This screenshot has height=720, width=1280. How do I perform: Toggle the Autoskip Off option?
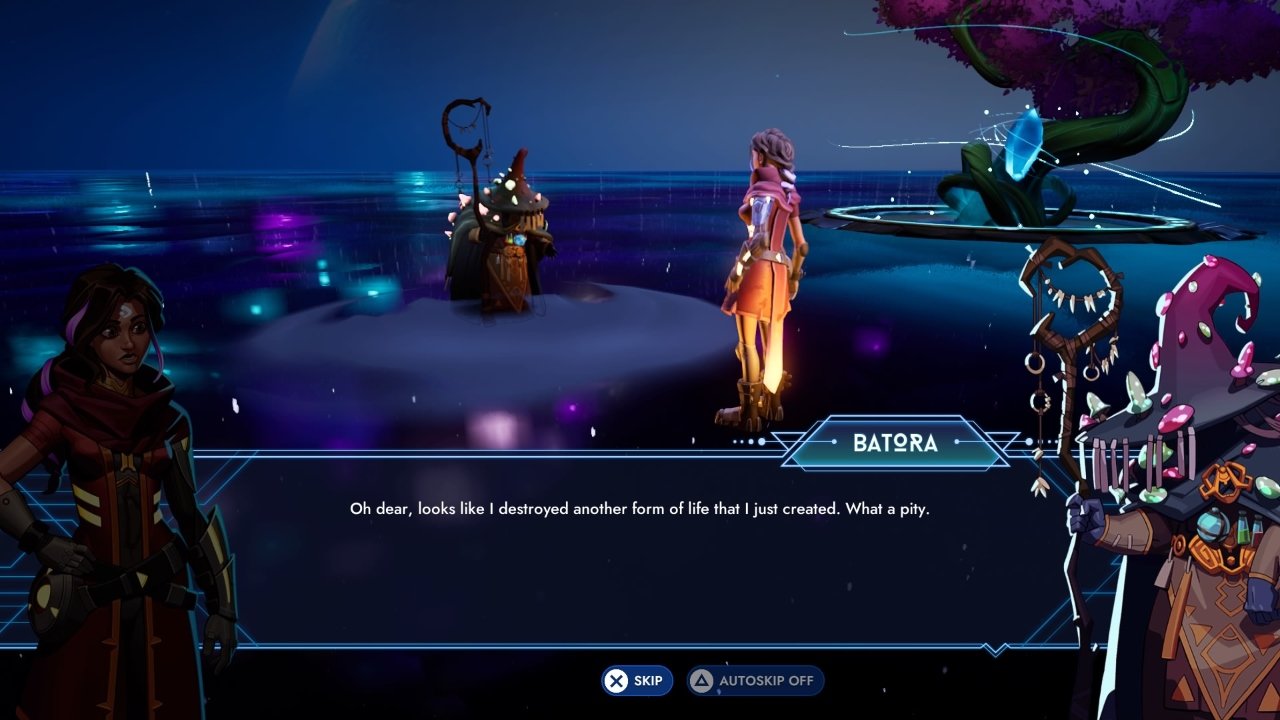pyautogui.click(x=755, y=681)
